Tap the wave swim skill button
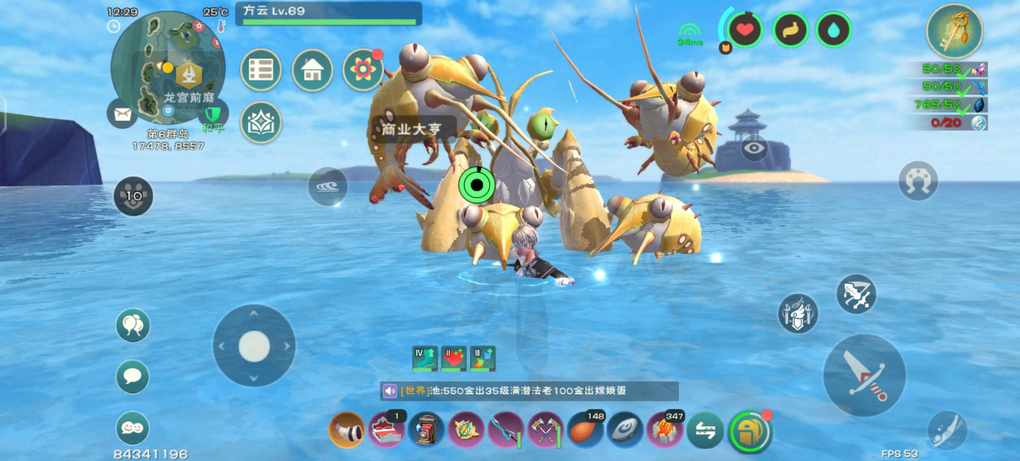Image resolution: width=1020 pixels, height=461 pixels. 327,186
